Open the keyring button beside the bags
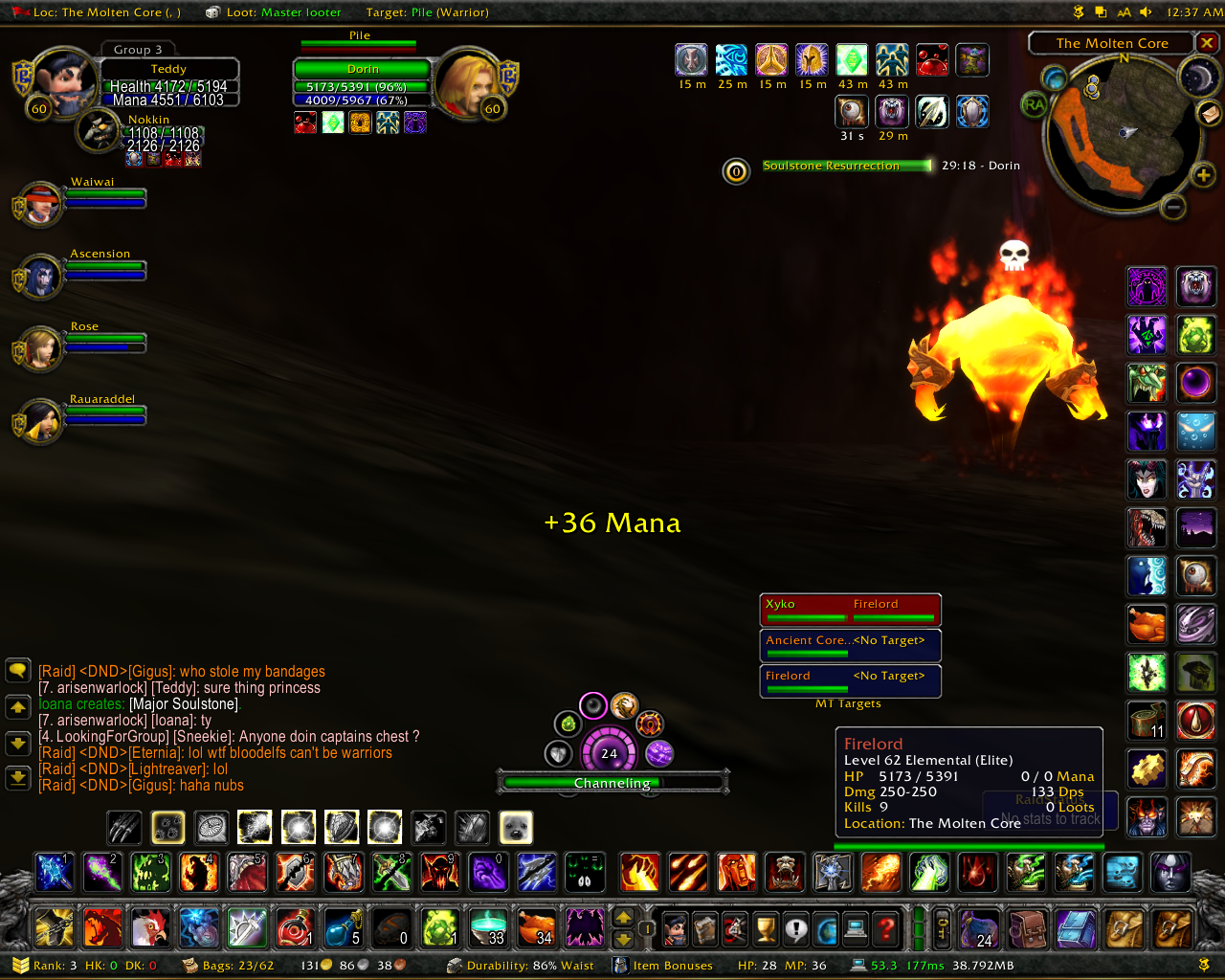The width and height of the screenshot is (1225, 980). [x=942, y=928]
